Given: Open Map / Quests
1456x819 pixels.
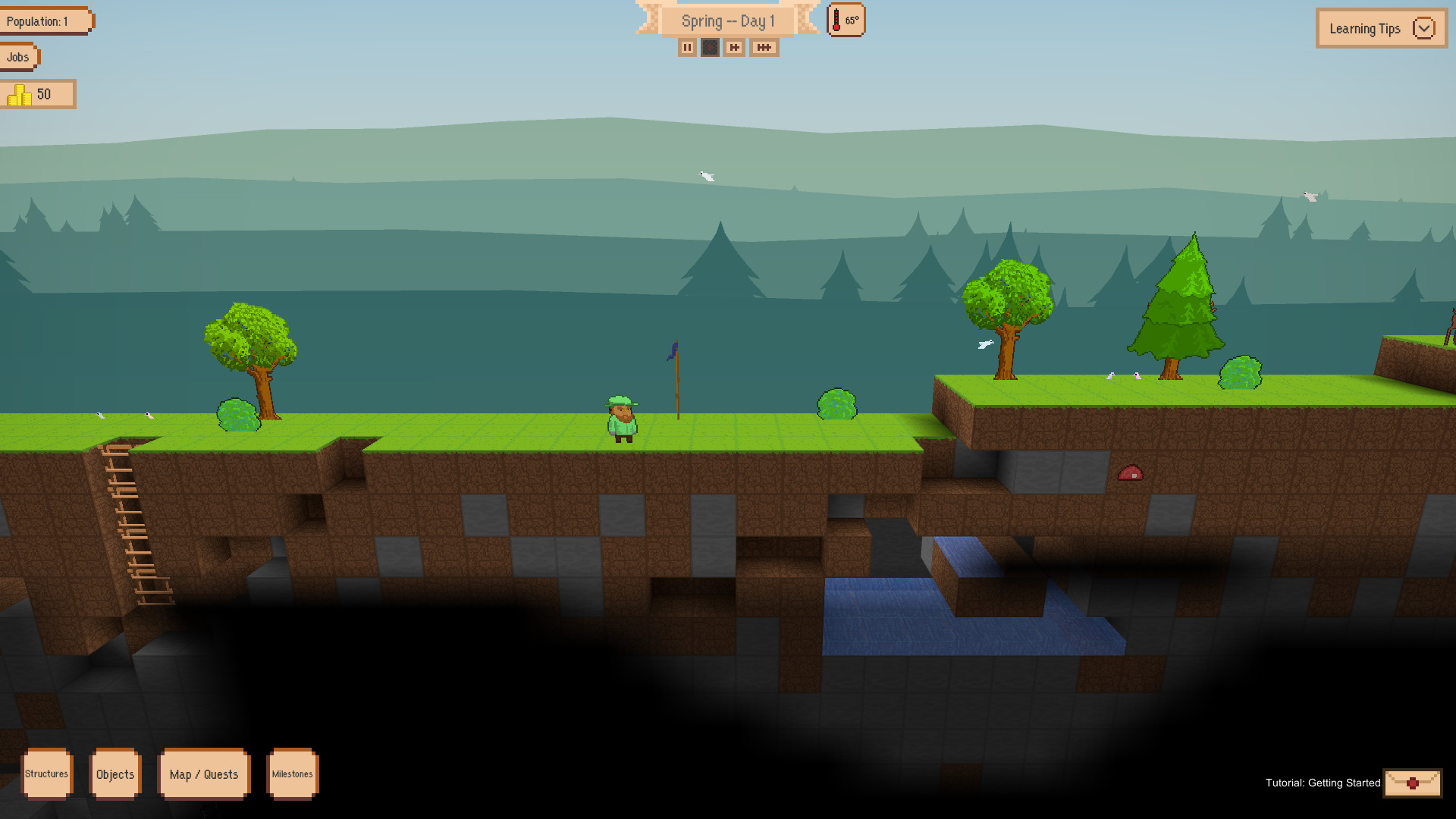Looking at the screenshot, I should point(204,774).
